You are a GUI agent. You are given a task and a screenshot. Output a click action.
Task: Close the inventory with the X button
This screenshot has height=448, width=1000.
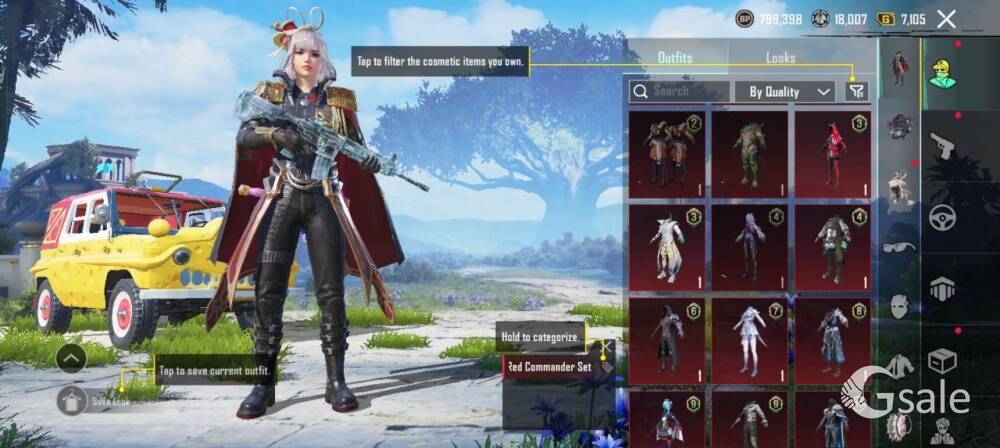tap(946, 18)
